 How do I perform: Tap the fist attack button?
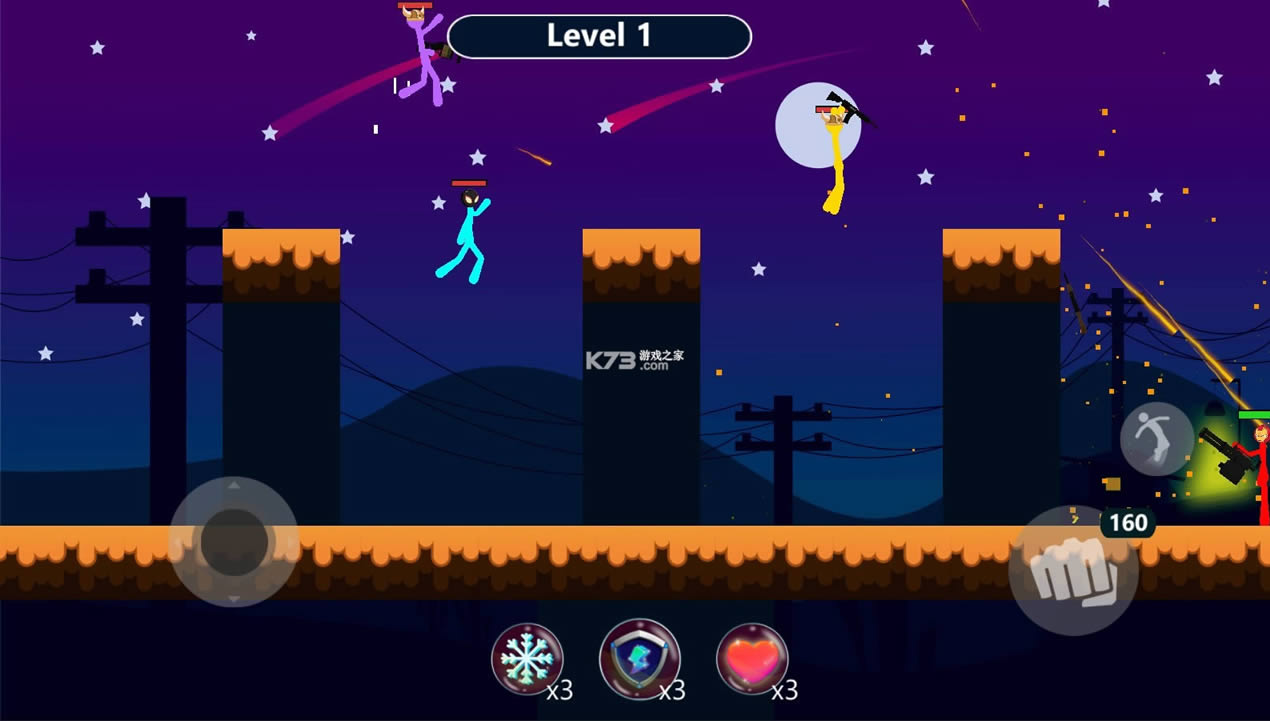[1072, 570]
